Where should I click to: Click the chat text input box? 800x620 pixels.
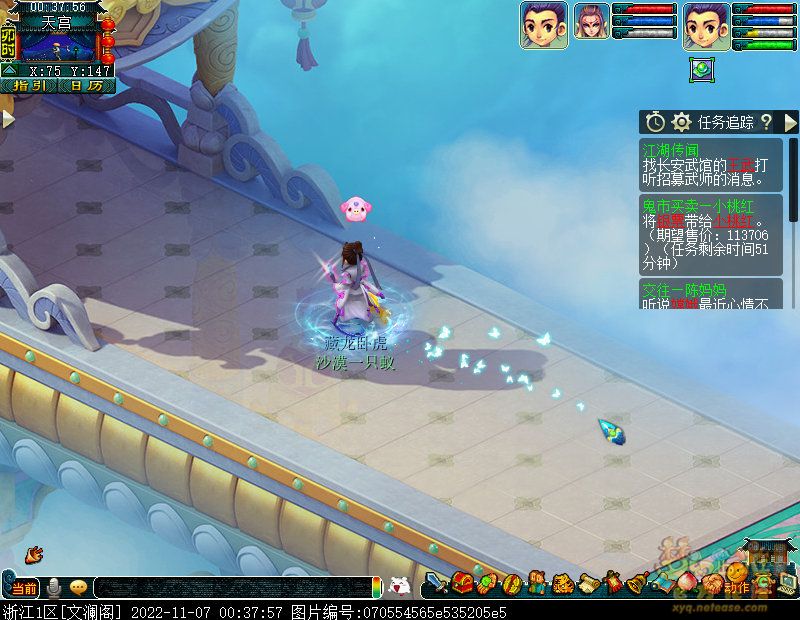[230, 588]
